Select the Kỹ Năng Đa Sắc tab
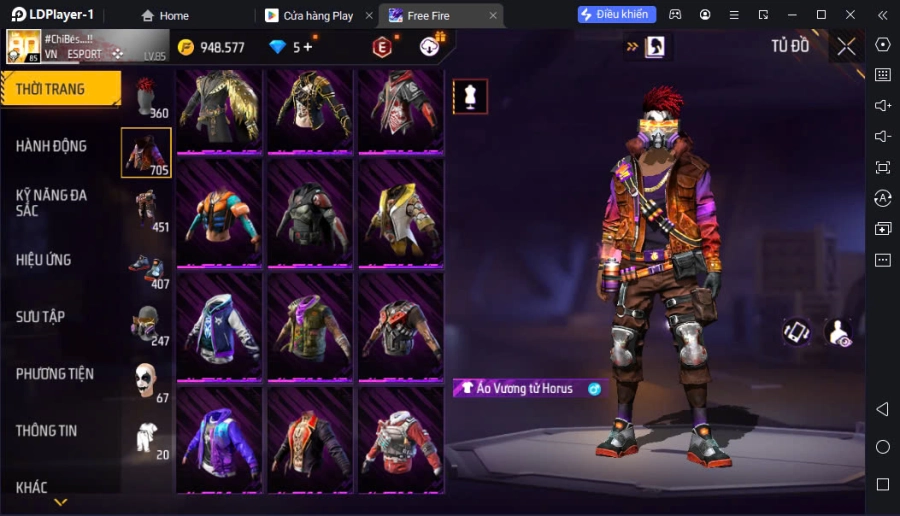 tap(52, 203)
